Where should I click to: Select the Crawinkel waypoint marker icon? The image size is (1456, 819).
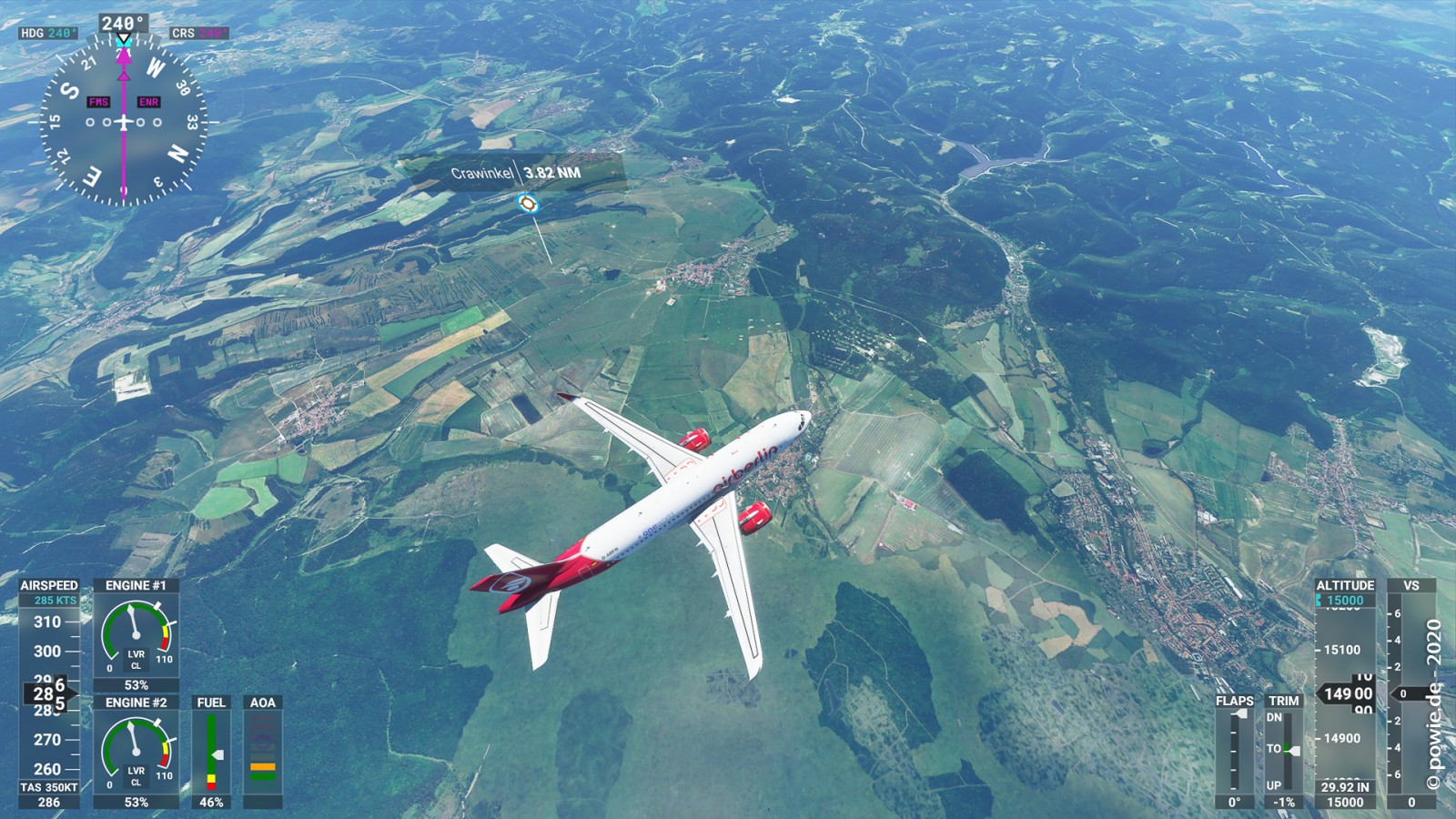coord(527,203)
